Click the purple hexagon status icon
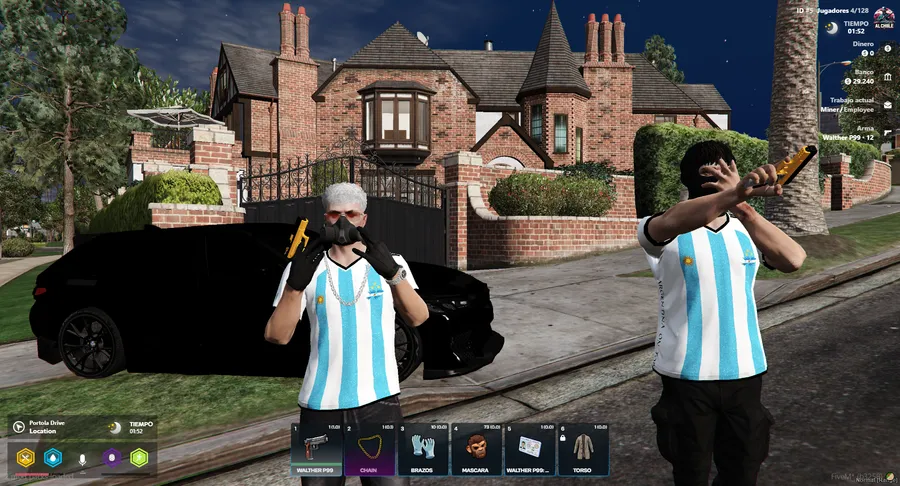The width and height of the screenshot is (900, 486). click(x=112, y=458)
